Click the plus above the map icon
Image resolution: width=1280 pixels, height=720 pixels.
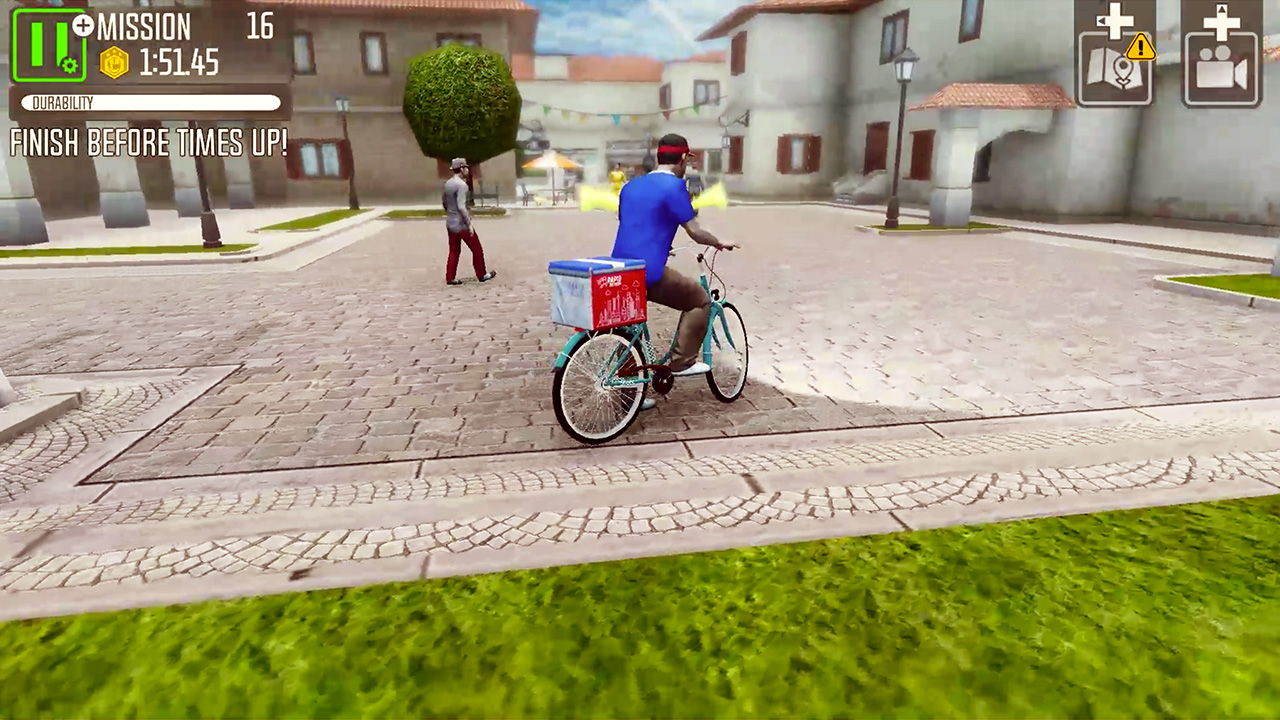pyautogui.click(x=1115, y=23)
